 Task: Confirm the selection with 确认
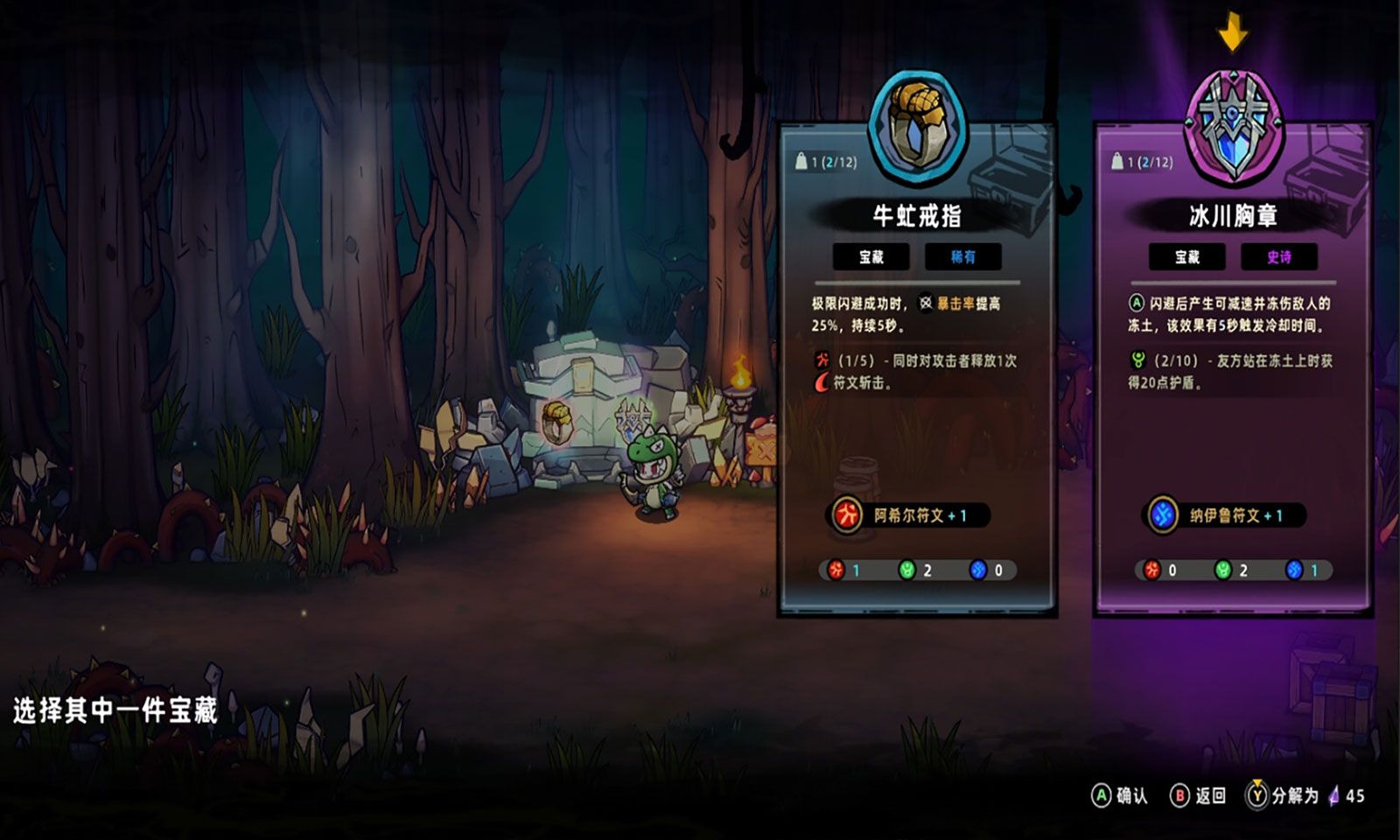(x=1119, y=795)
